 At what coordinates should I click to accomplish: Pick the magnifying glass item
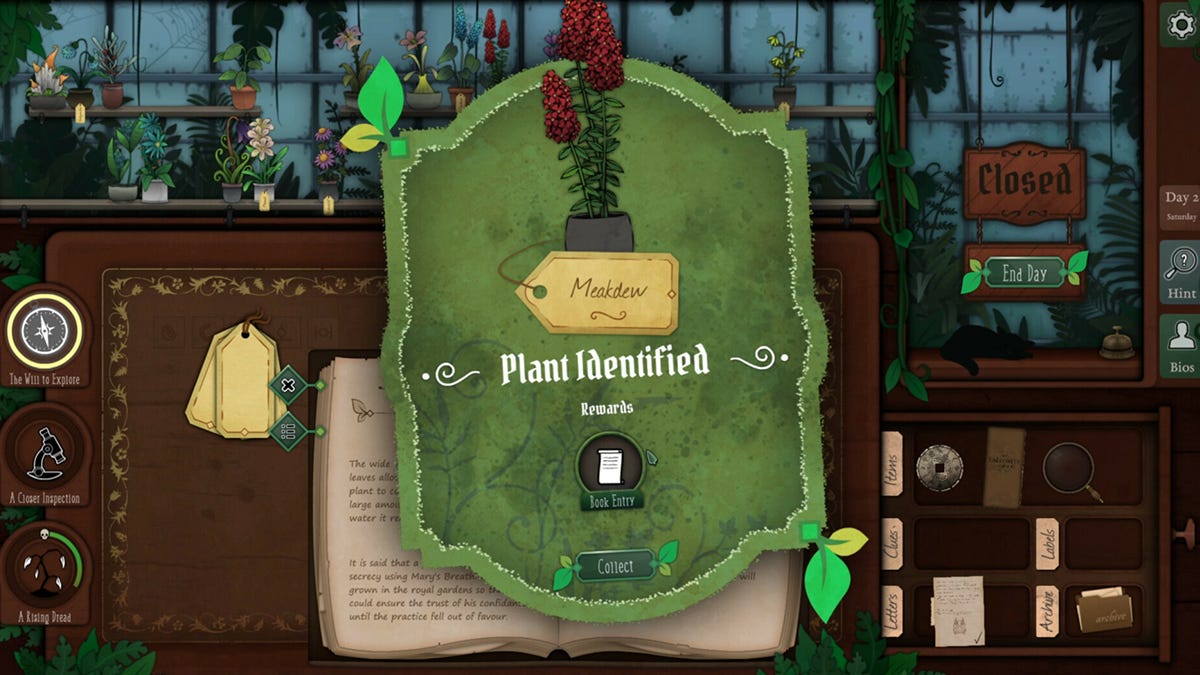coord(1070,468)
